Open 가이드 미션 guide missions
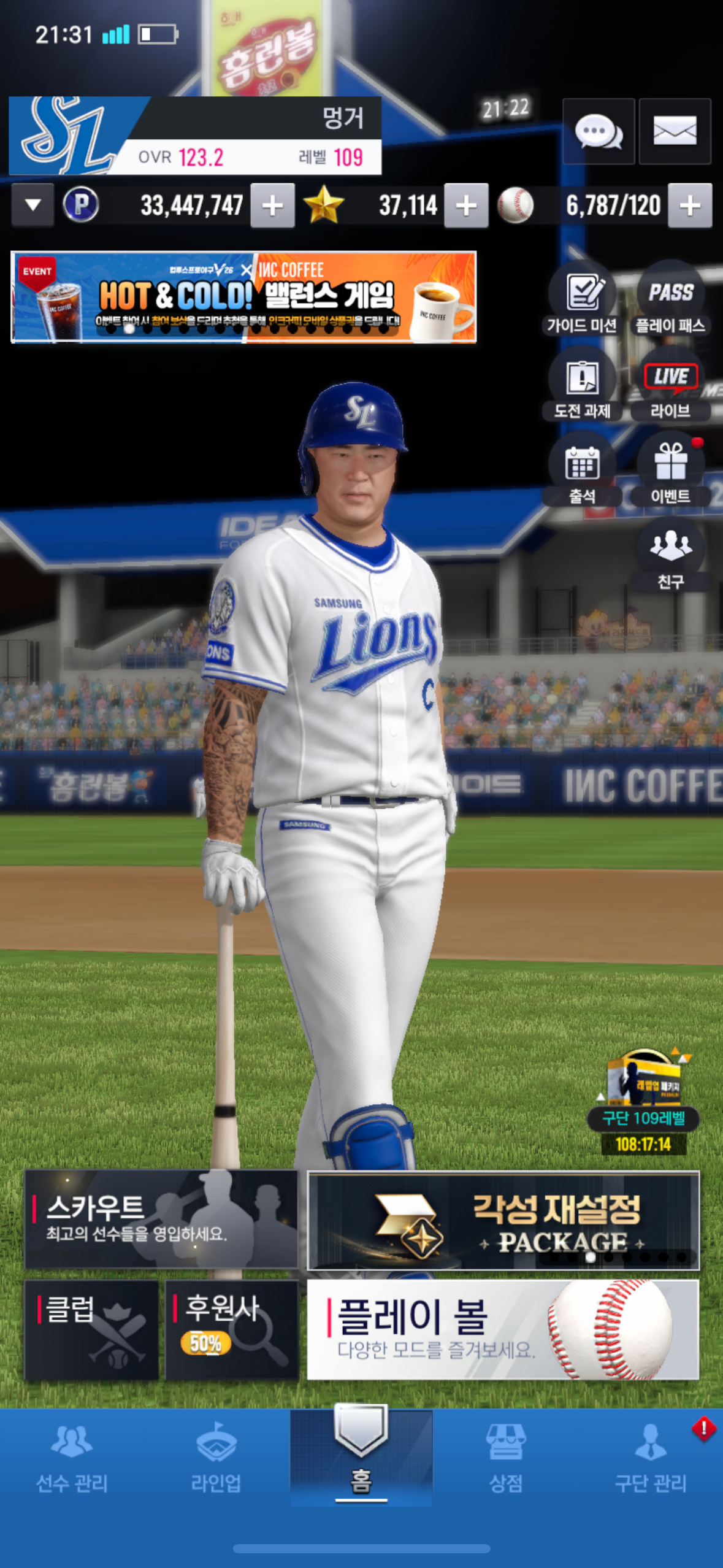 (x=582, y=301)
